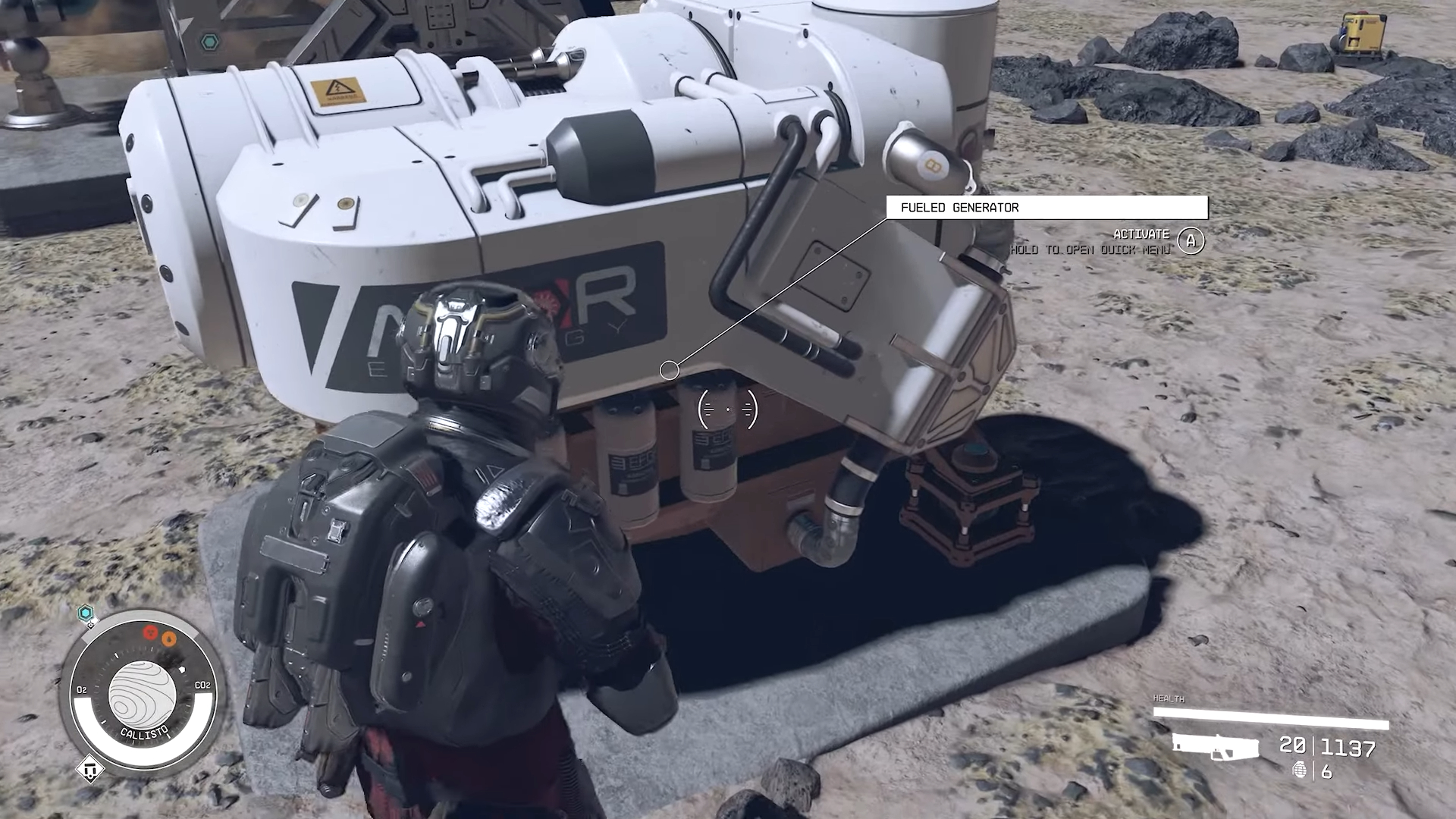
Task: Select the Fueled Generator title bar
Action: 1046,207
